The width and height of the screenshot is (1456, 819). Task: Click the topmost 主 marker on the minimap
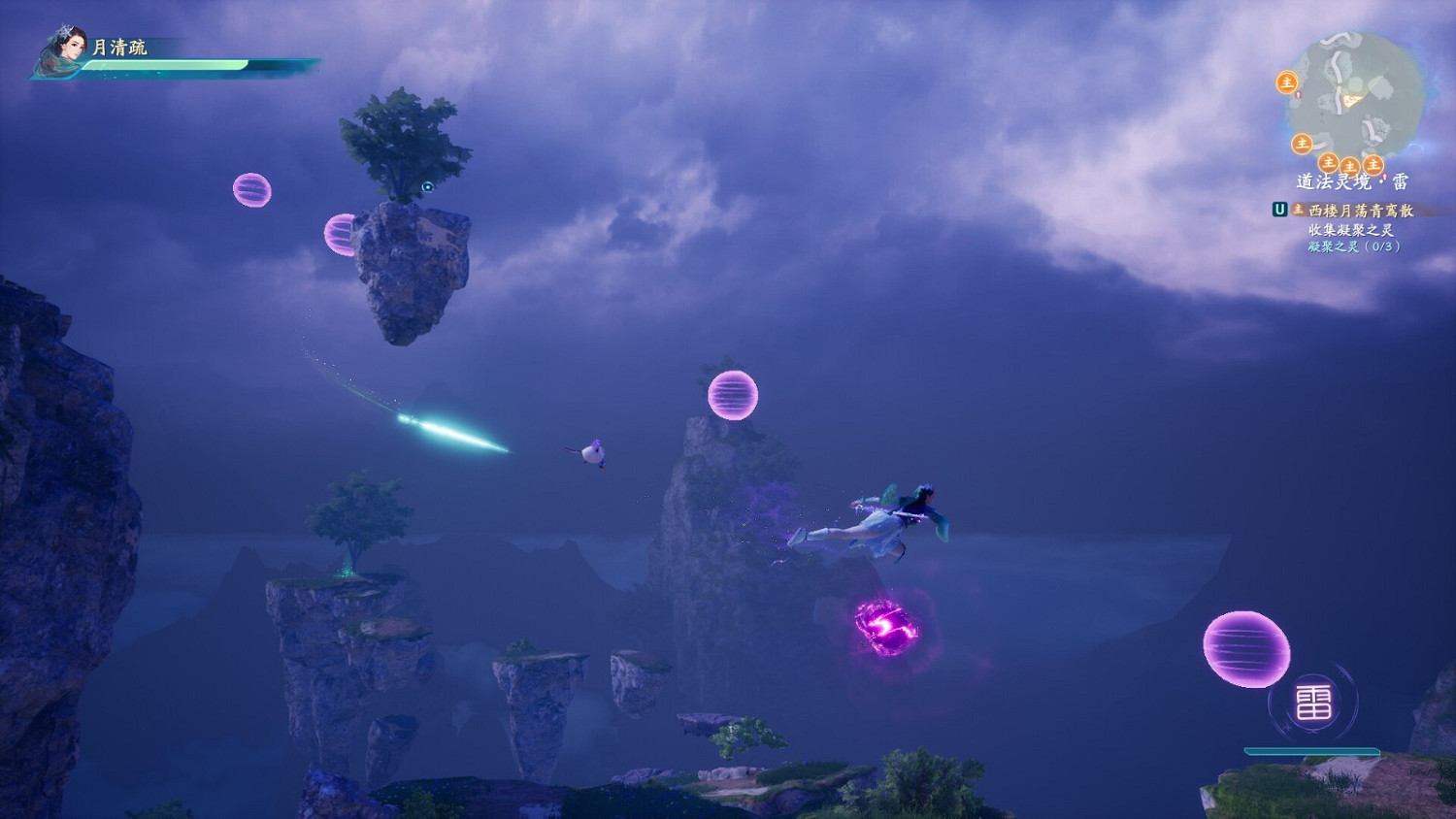tap(1288, 82)
